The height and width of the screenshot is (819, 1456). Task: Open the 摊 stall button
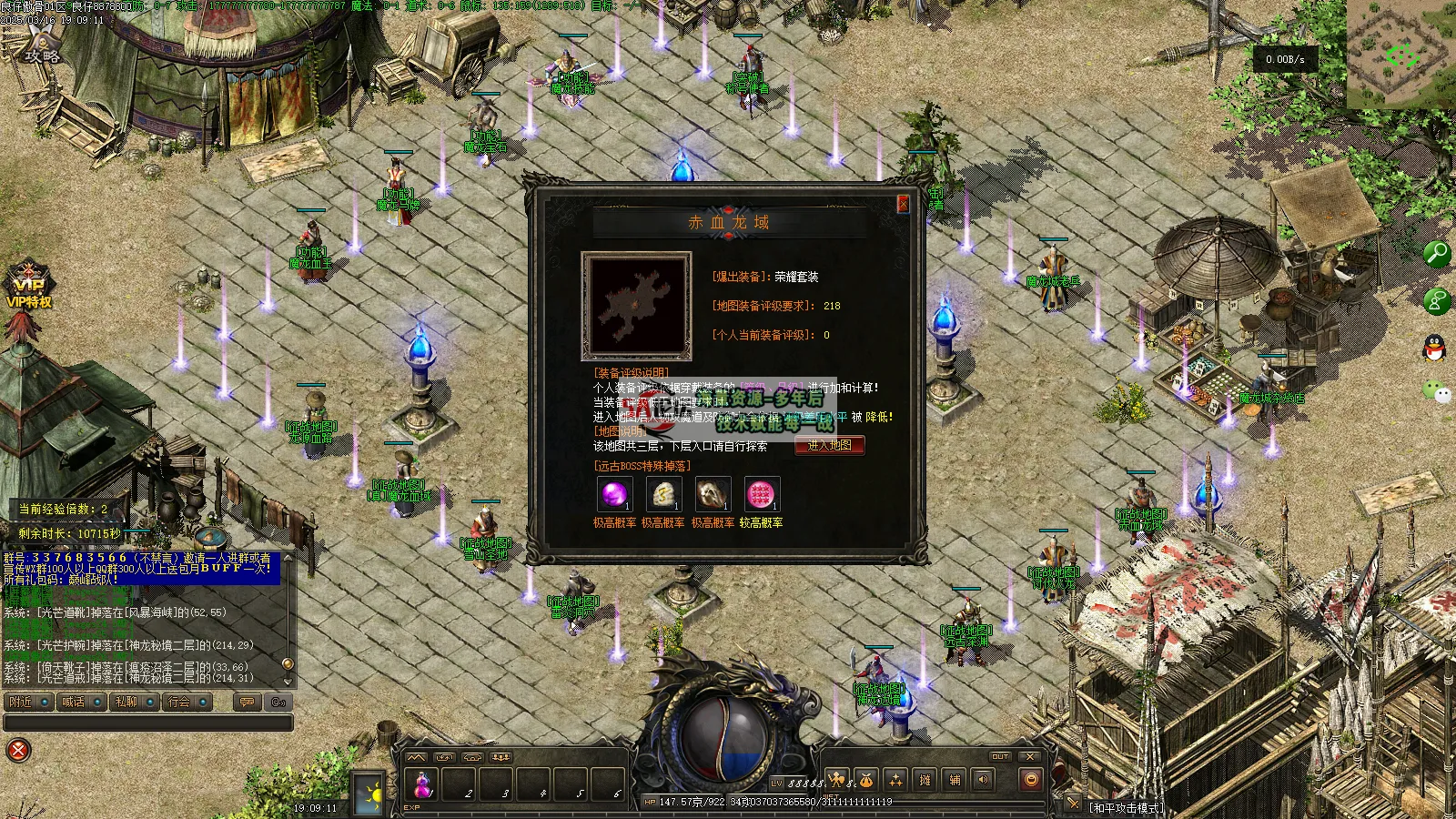tap(925, 780)
